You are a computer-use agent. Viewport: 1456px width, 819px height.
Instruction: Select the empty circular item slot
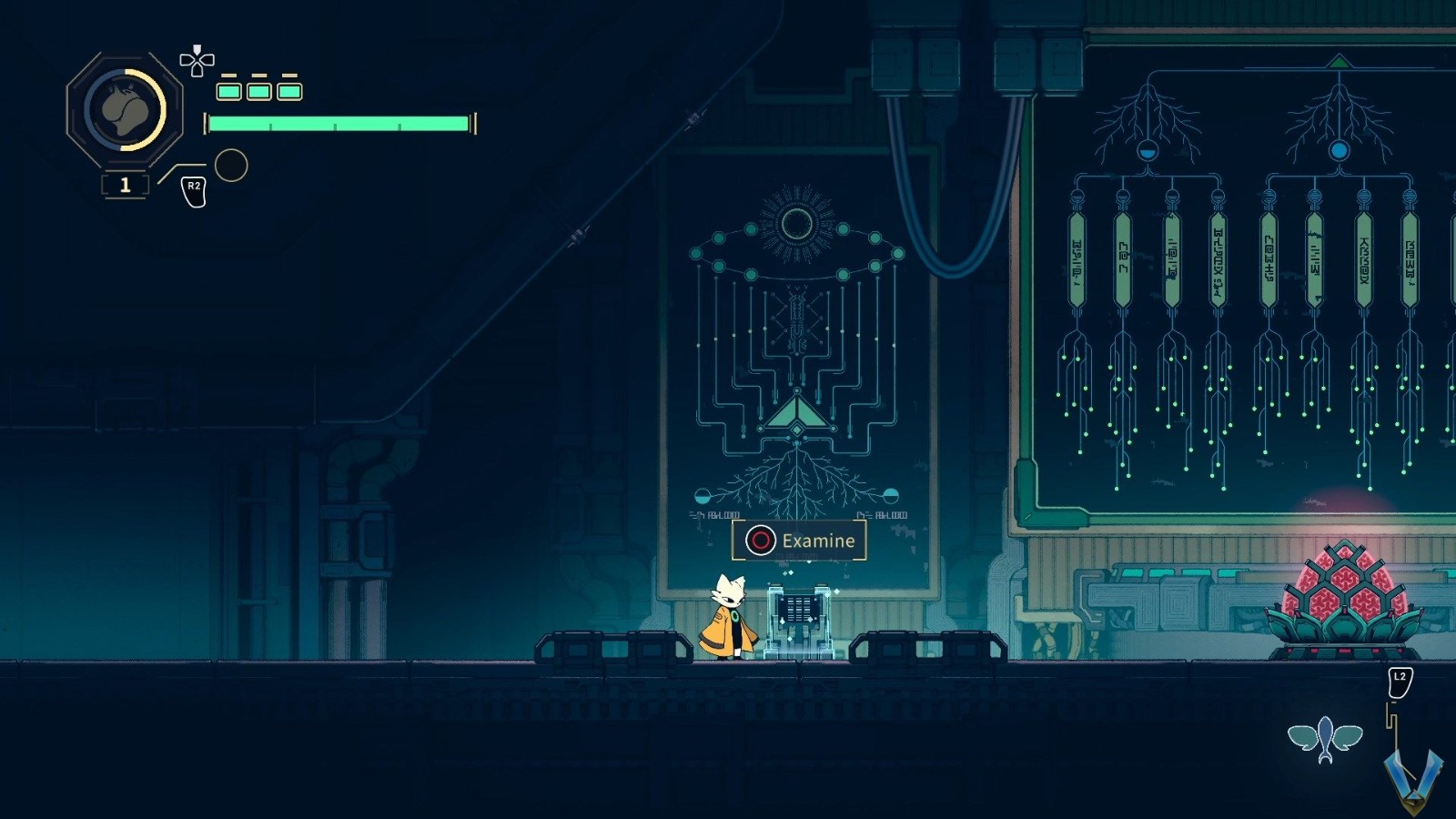(231, 166)
